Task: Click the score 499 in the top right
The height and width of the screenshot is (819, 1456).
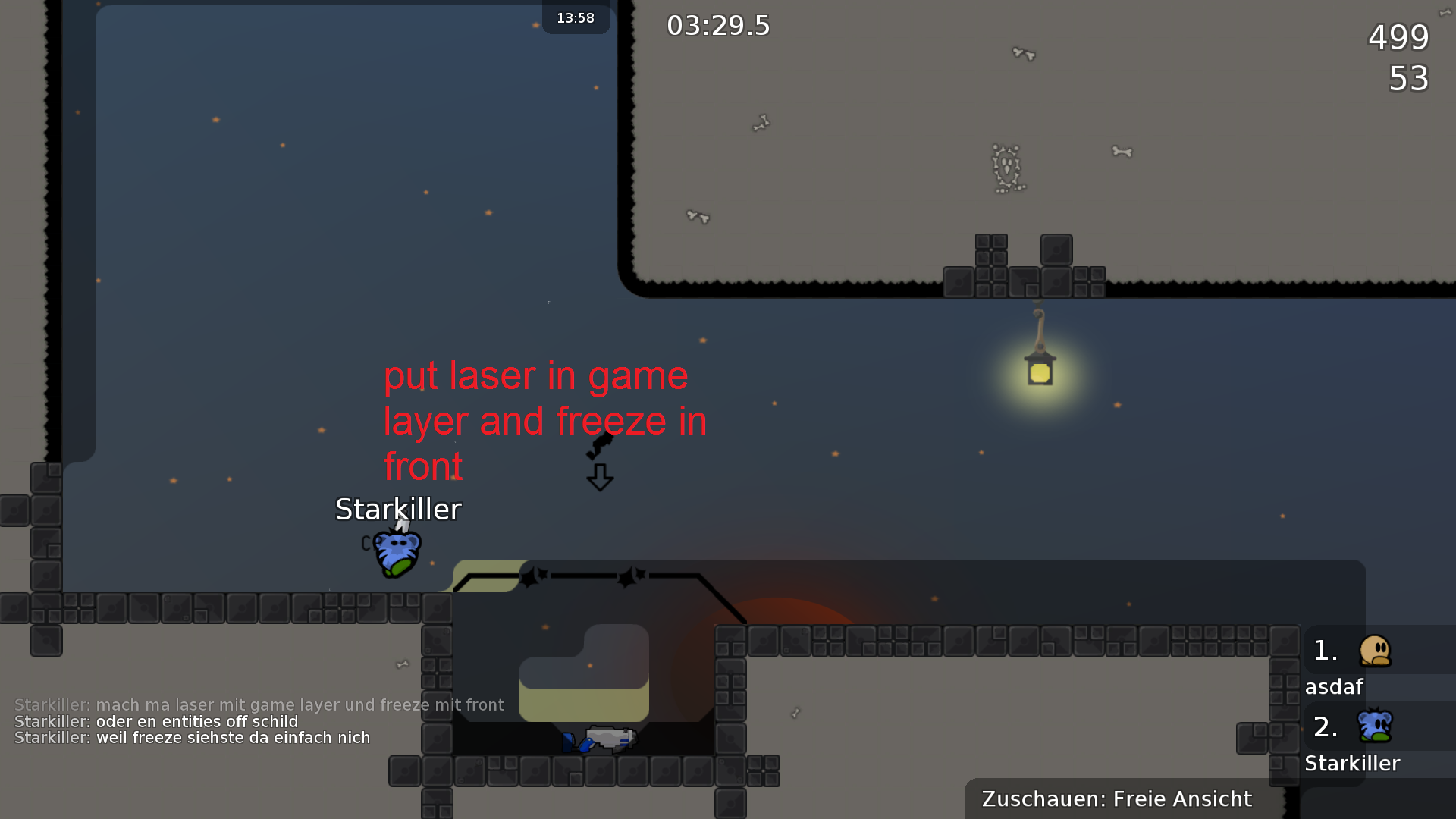Action: (1398, 38)
